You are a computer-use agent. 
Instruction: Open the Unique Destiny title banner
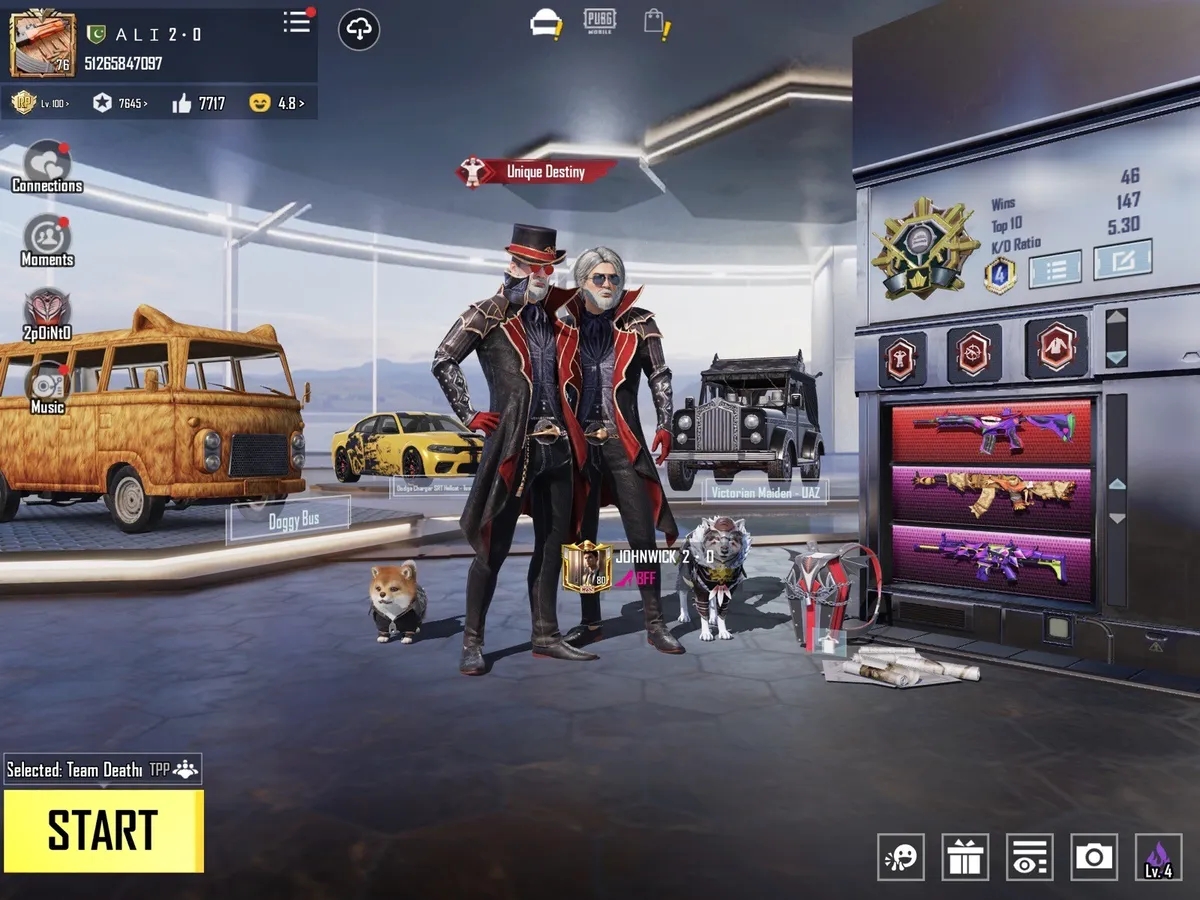(536, 172)
